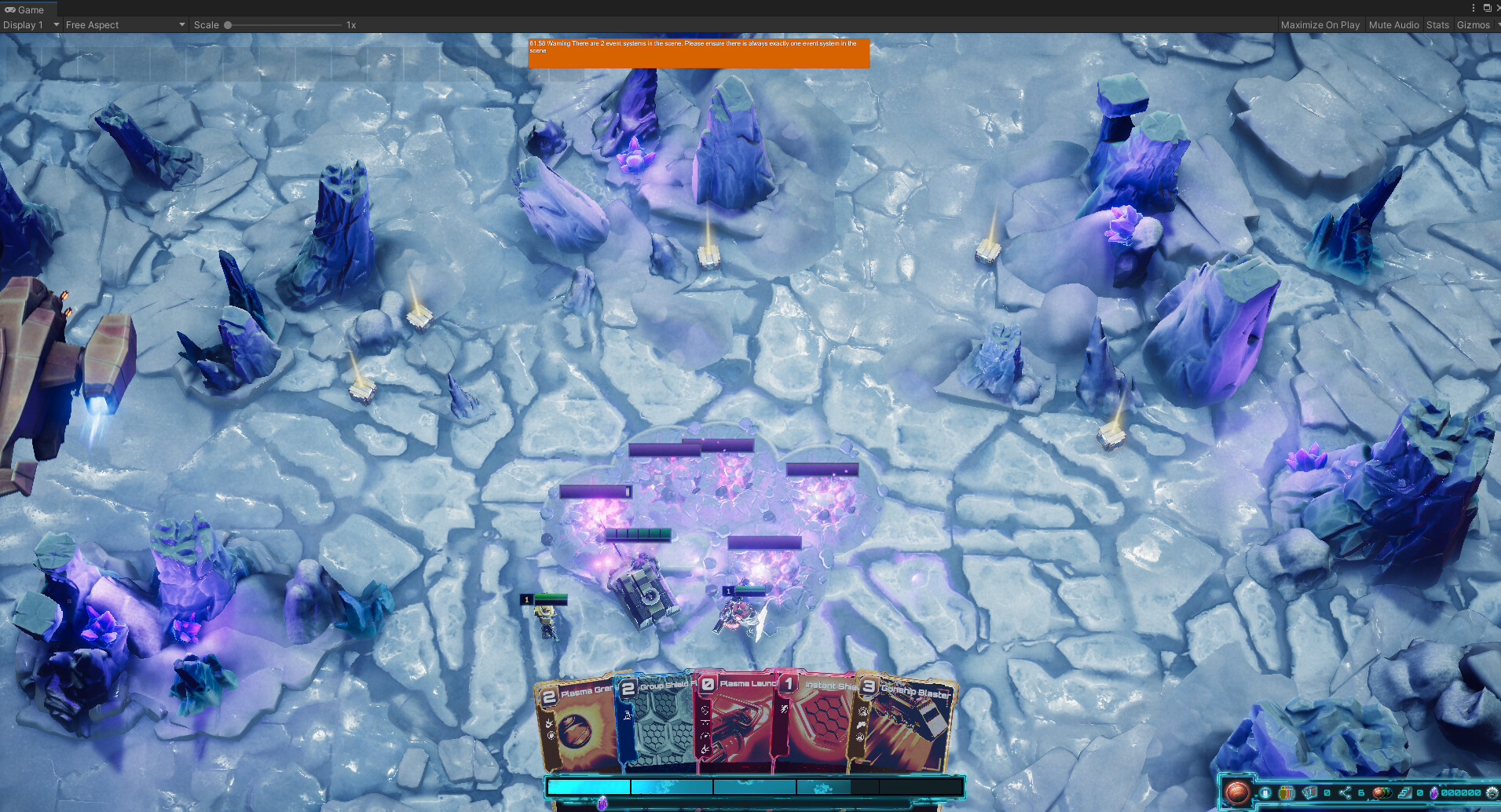This screenshot has width=1501, height=812.
Task: Open the three-dot panel menu
Action: point(1474,8)
